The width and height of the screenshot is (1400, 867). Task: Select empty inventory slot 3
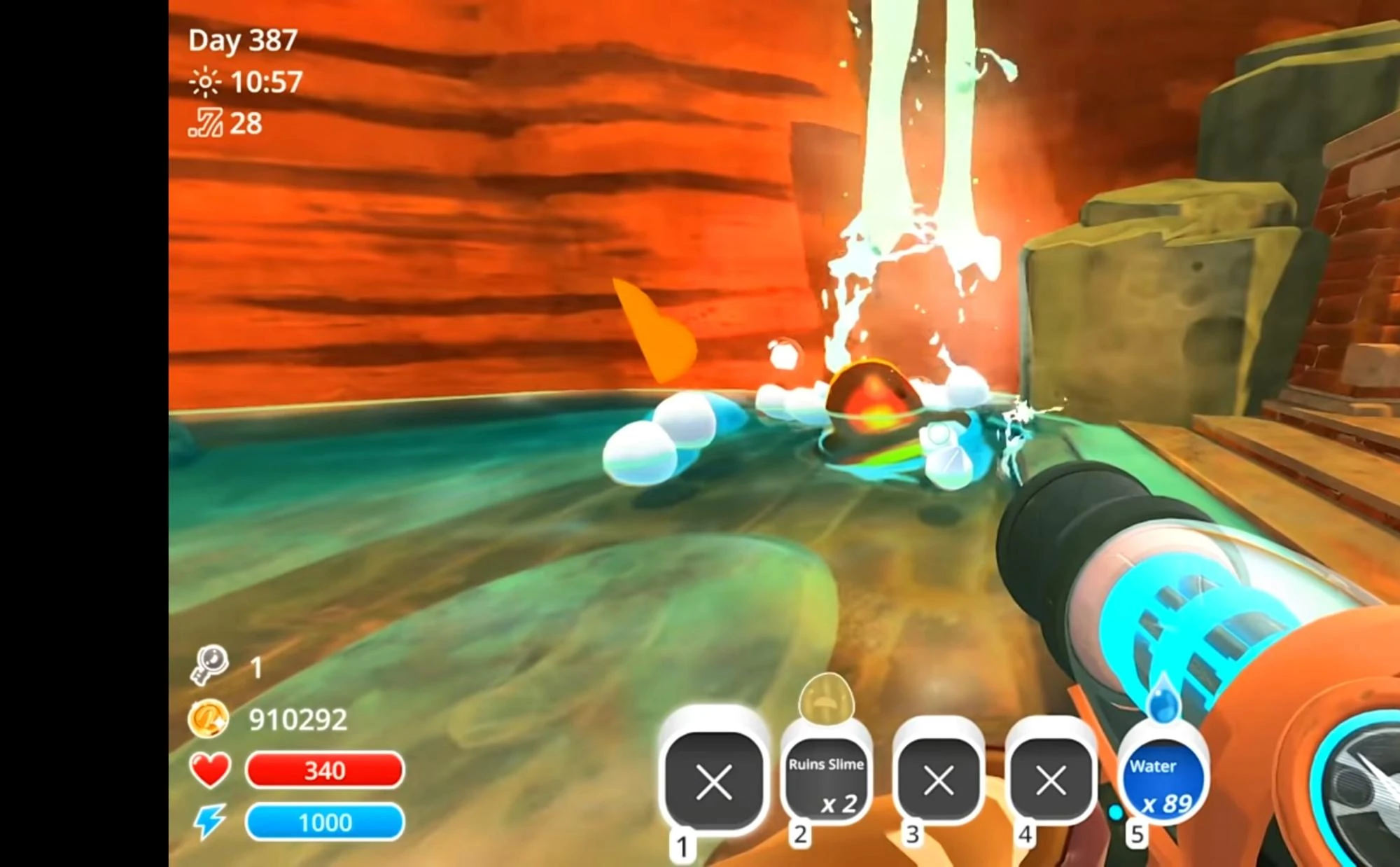(x=937, y=779)
